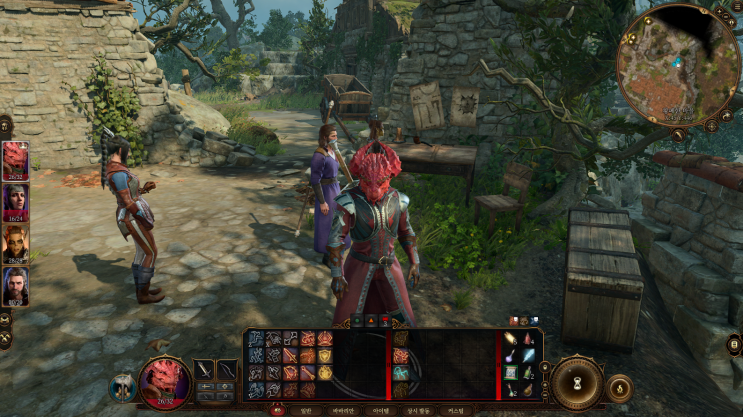Viewport: 743px width, 417px height.
Task: Select the grey-bearded companion portrait
Action: click(16, 286)
